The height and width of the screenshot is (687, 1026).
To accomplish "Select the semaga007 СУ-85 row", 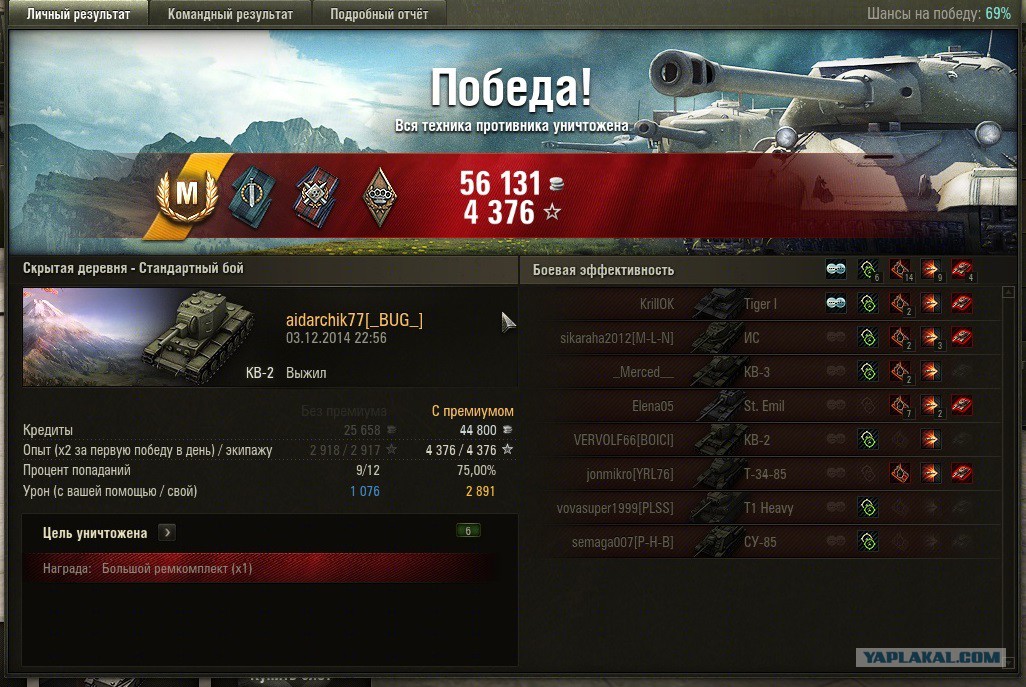I will [x=760, y=542].
